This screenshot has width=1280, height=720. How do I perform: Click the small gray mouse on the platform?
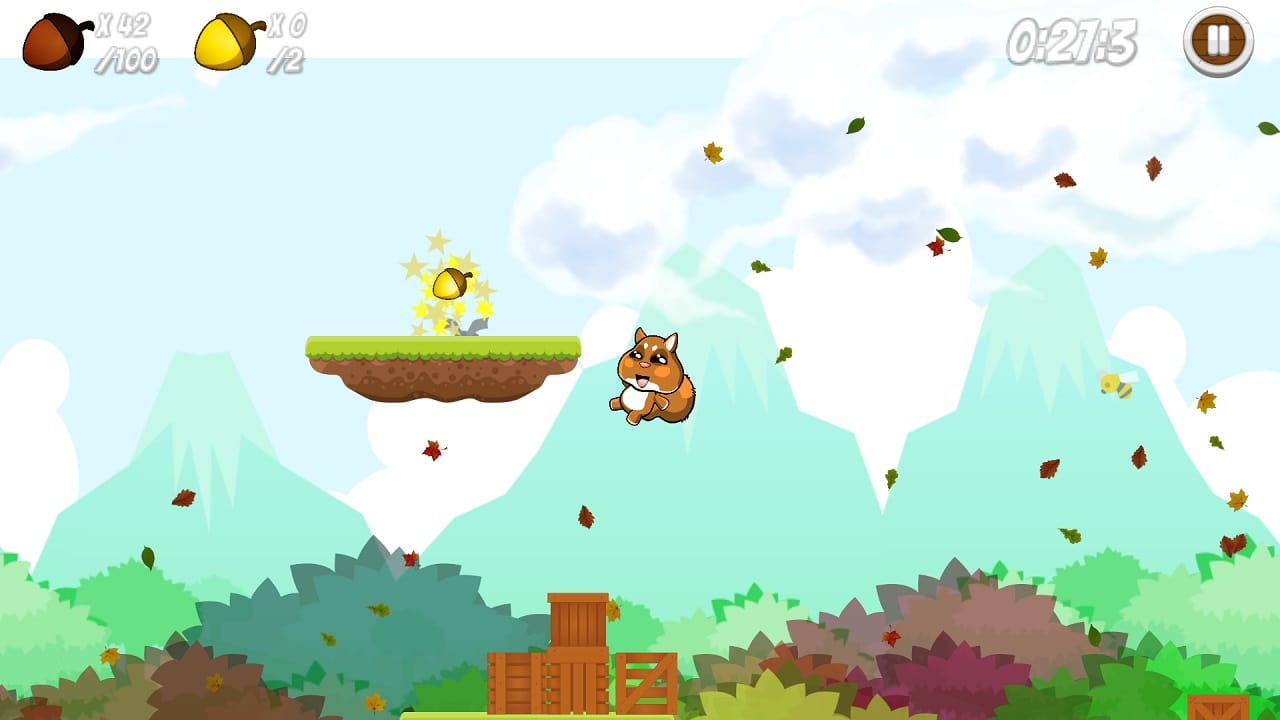coord(470,328)
